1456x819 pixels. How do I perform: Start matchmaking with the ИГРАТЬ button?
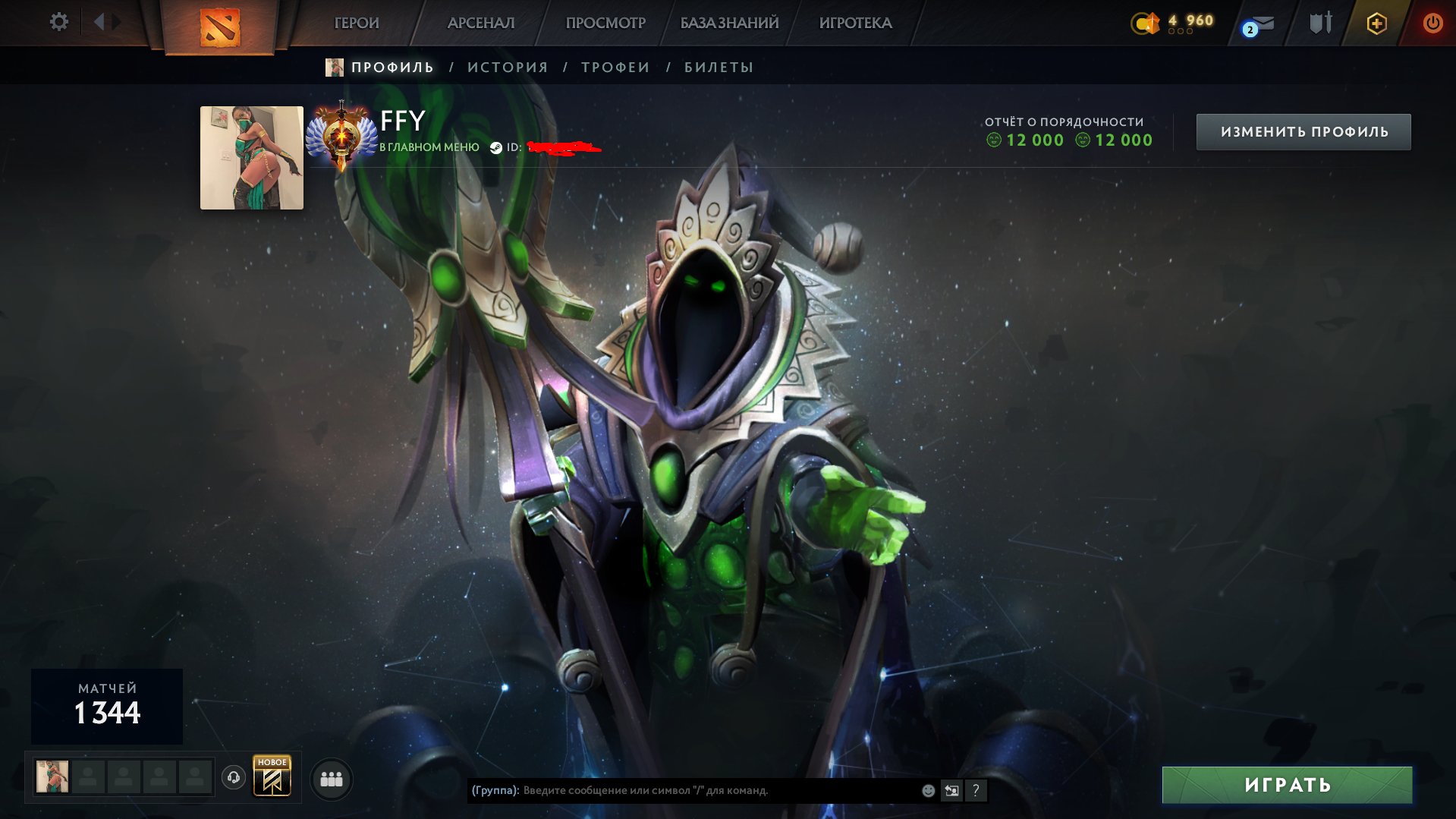[1287, 785]
